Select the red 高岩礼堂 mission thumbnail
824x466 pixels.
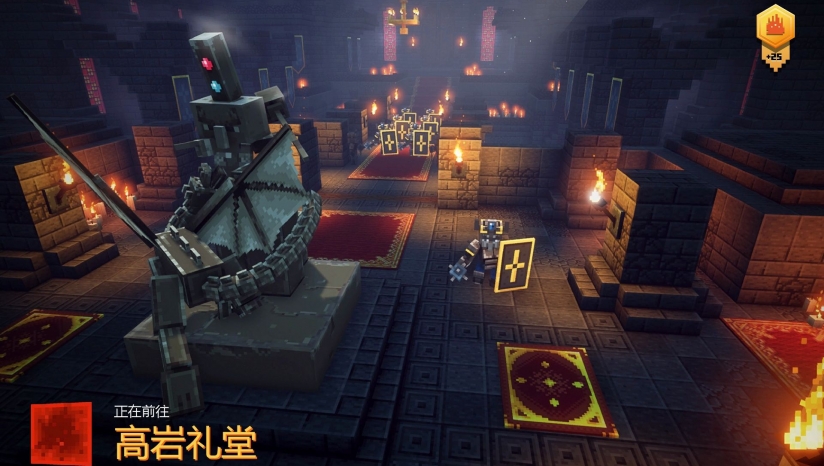(x=61, y=433)
